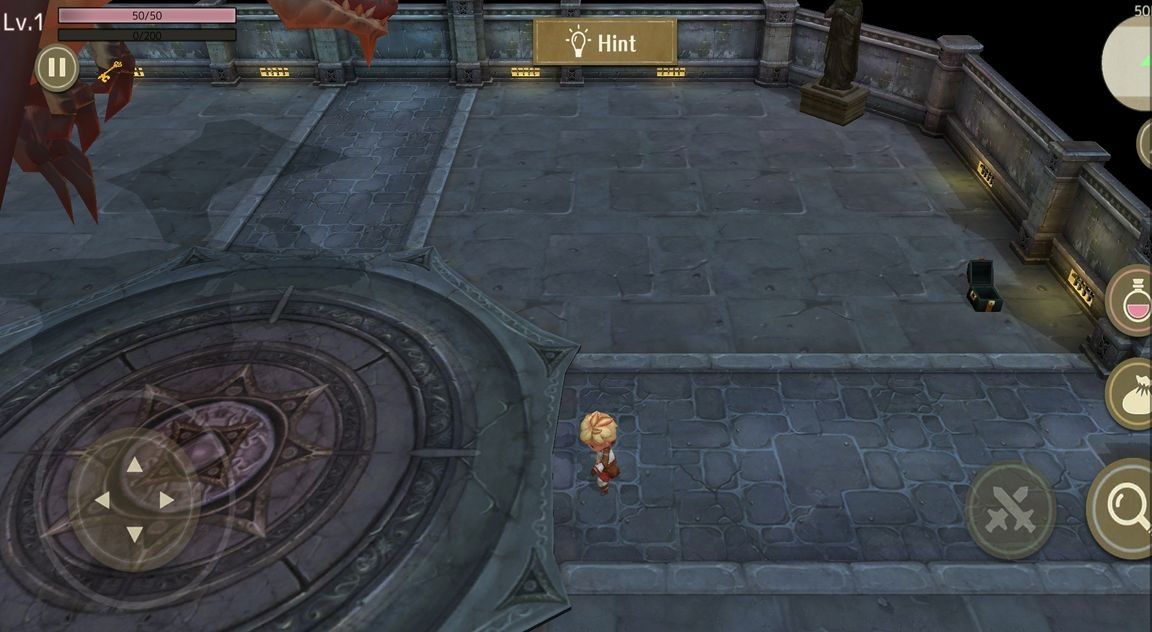Click the minimap in the corner
This screenshot has width=1152, height=632.
[x=1130, y=62]
